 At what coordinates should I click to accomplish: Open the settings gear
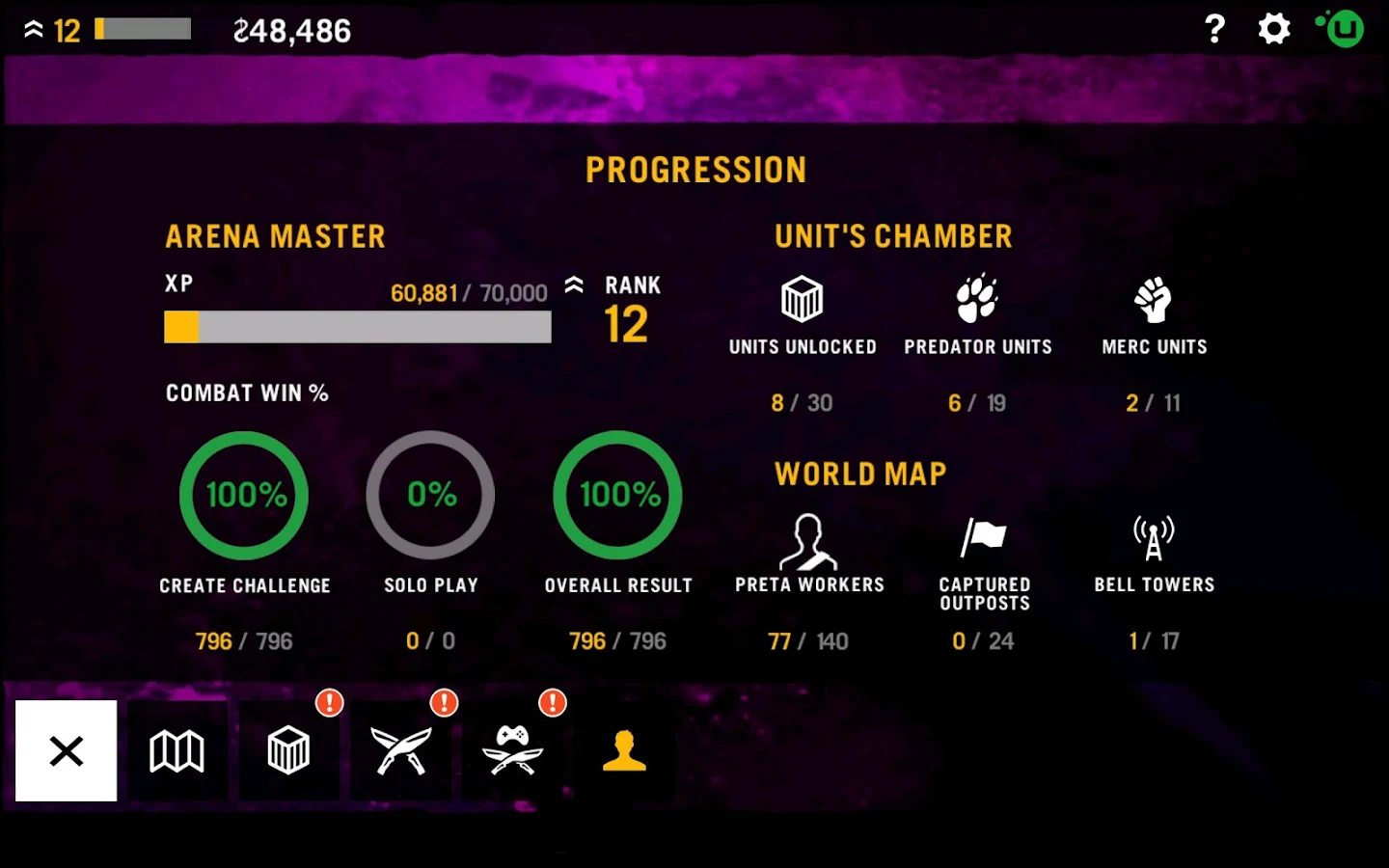point(1273,29)
